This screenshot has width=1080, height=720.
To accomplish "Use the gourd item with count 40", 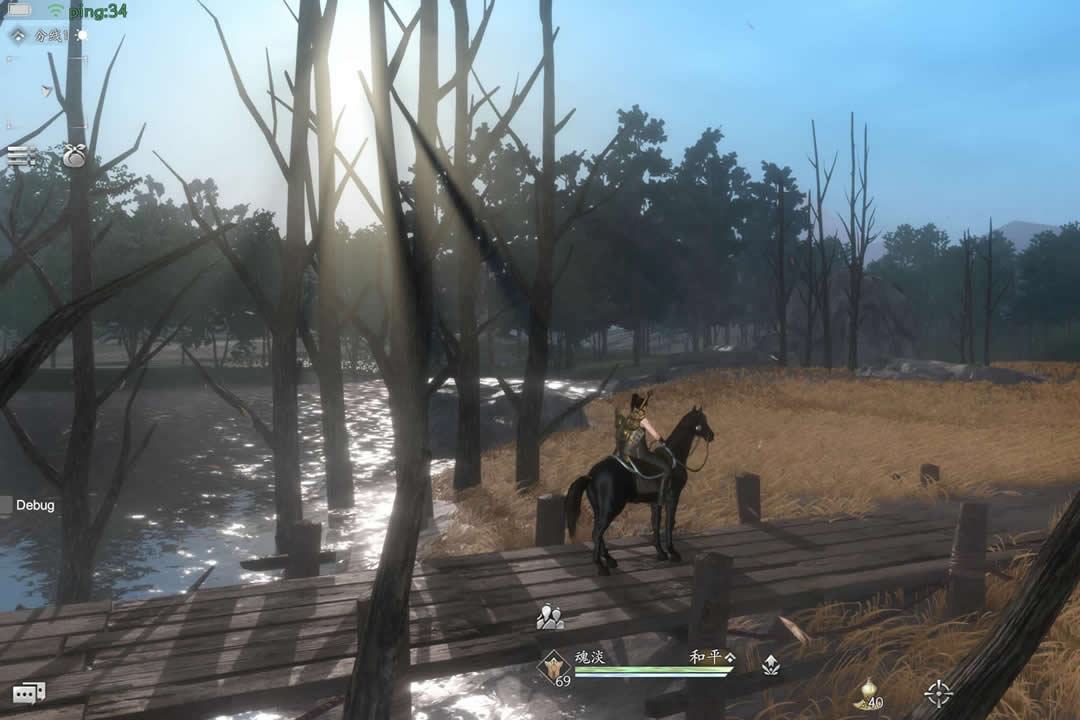I will click(x=867, y=694).
